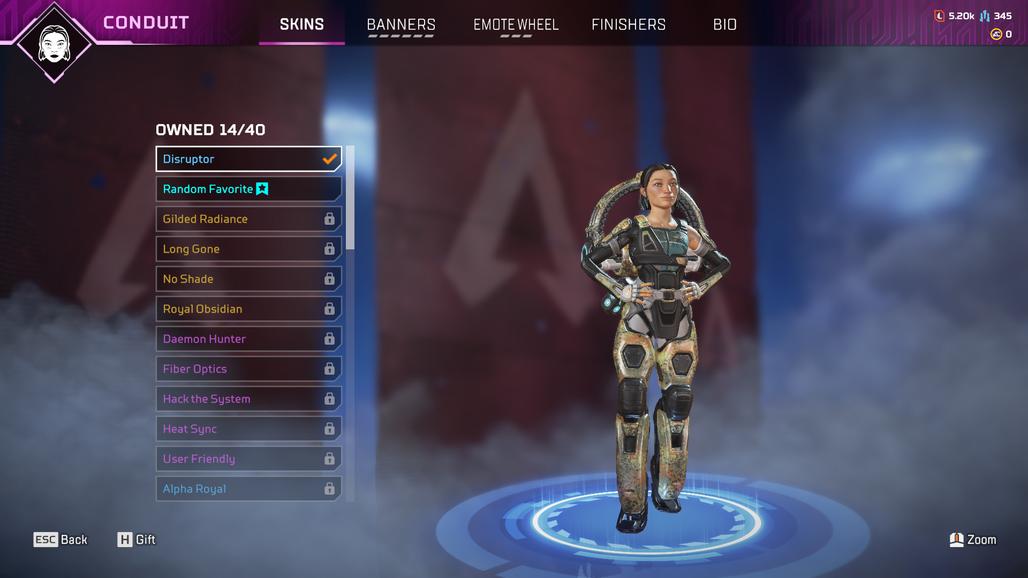The width and height of the screenshot is (1028, 578).
Task: Select the Daemon Hunter skin
Action: [x=248, y=339]
